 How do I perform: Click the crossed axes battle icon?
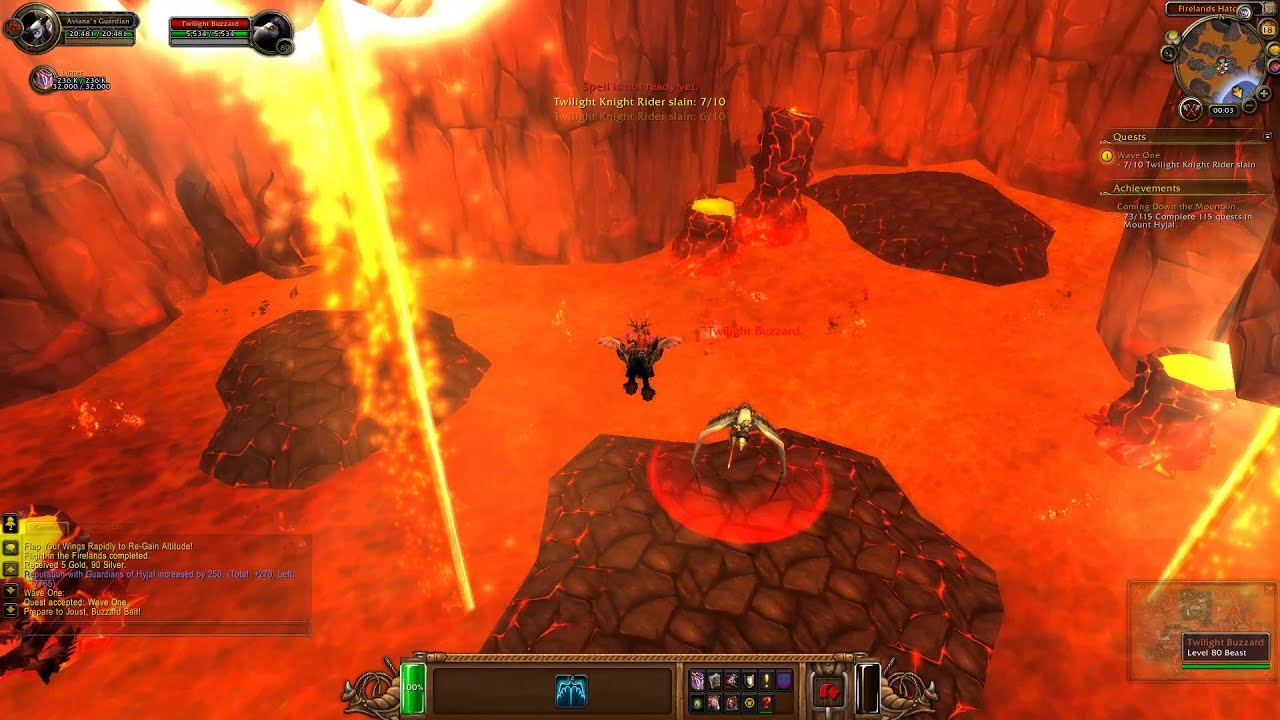[1190, 108]
